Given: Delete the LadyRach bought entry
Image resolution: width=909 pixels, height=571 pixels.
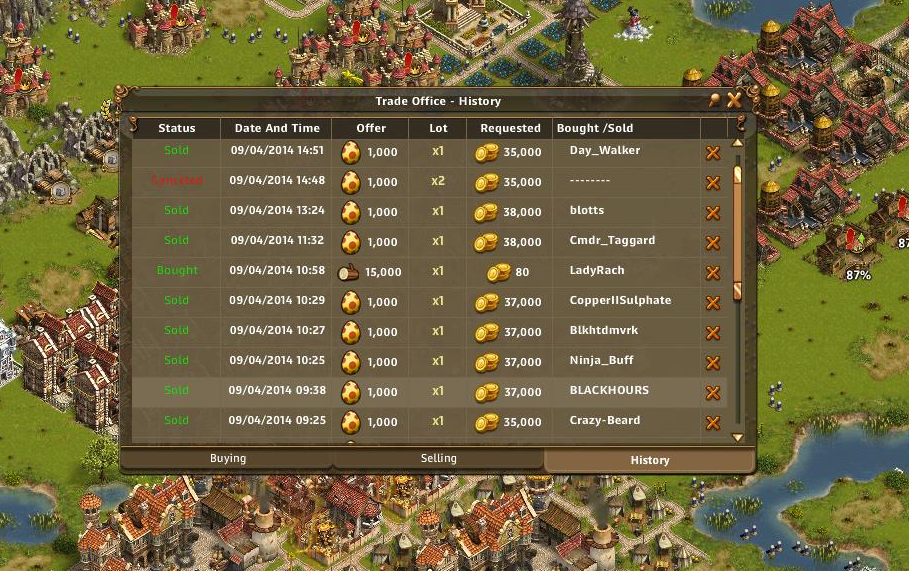Looking at the screenshot, I should pyautogui.click(x=713, y=273).
